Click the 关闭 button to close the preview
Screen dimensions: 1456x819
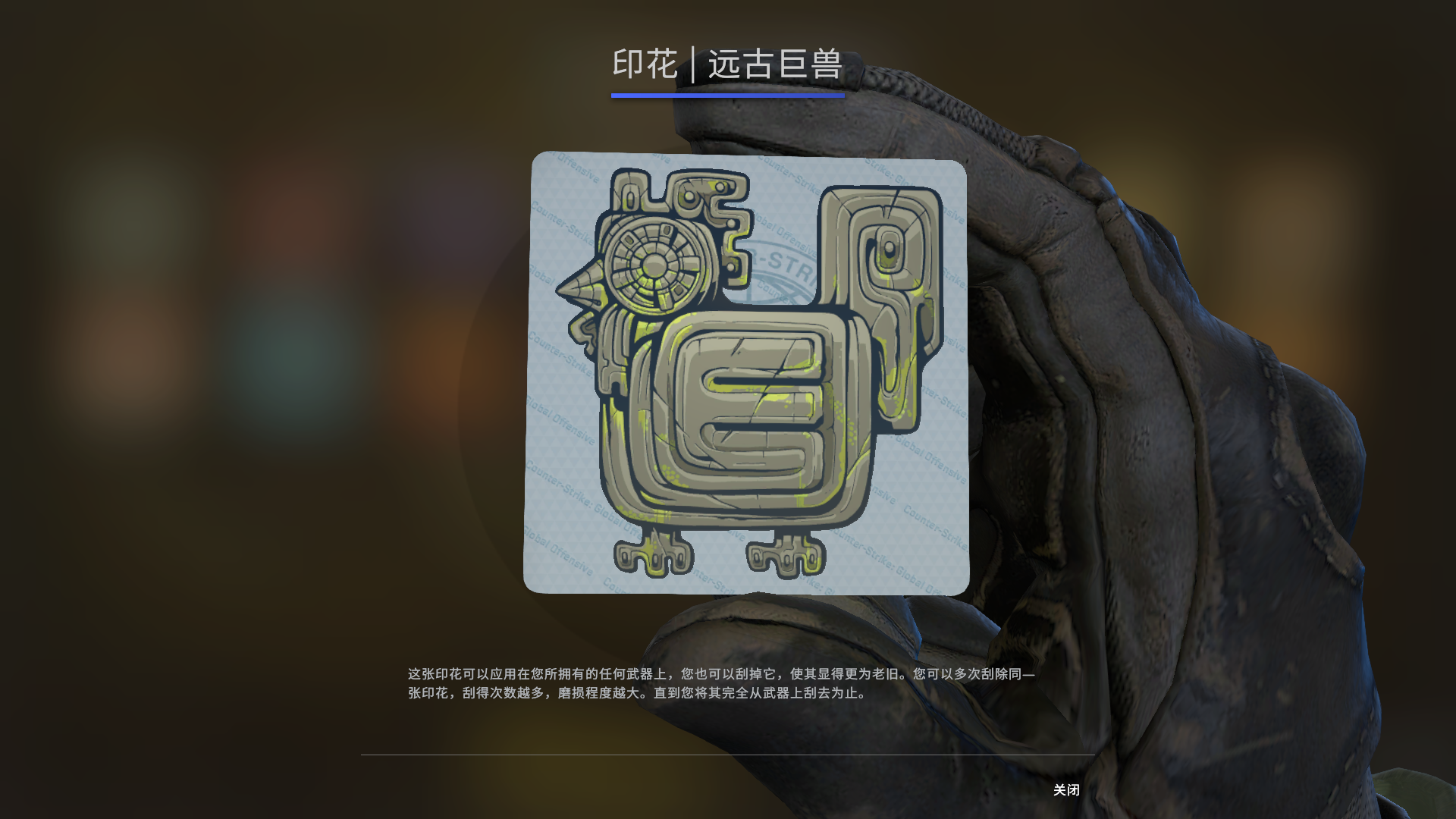1066,790
